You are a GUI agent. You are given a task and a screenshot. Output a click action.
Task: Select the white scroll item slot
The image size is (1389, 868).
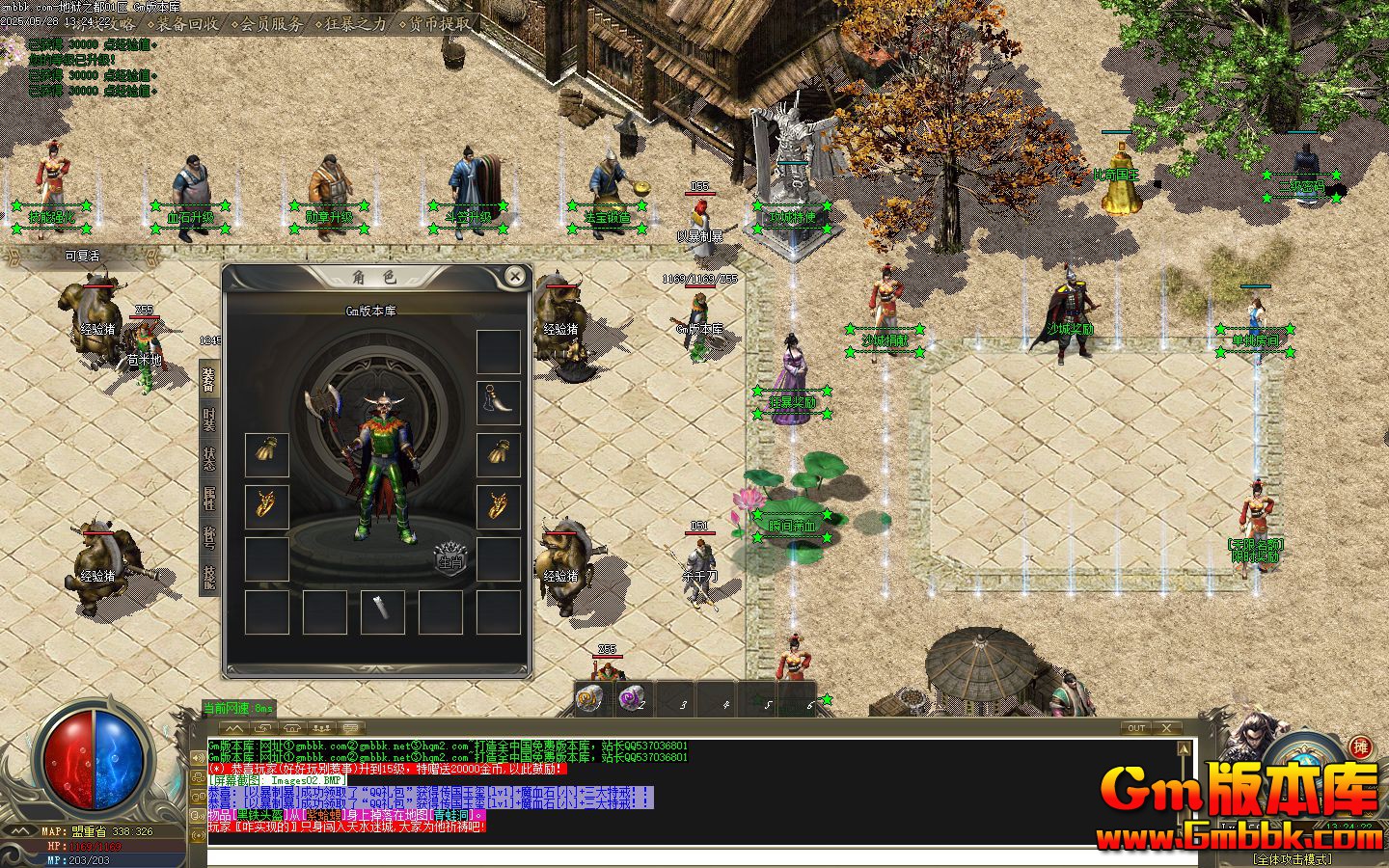pos(383,611)
